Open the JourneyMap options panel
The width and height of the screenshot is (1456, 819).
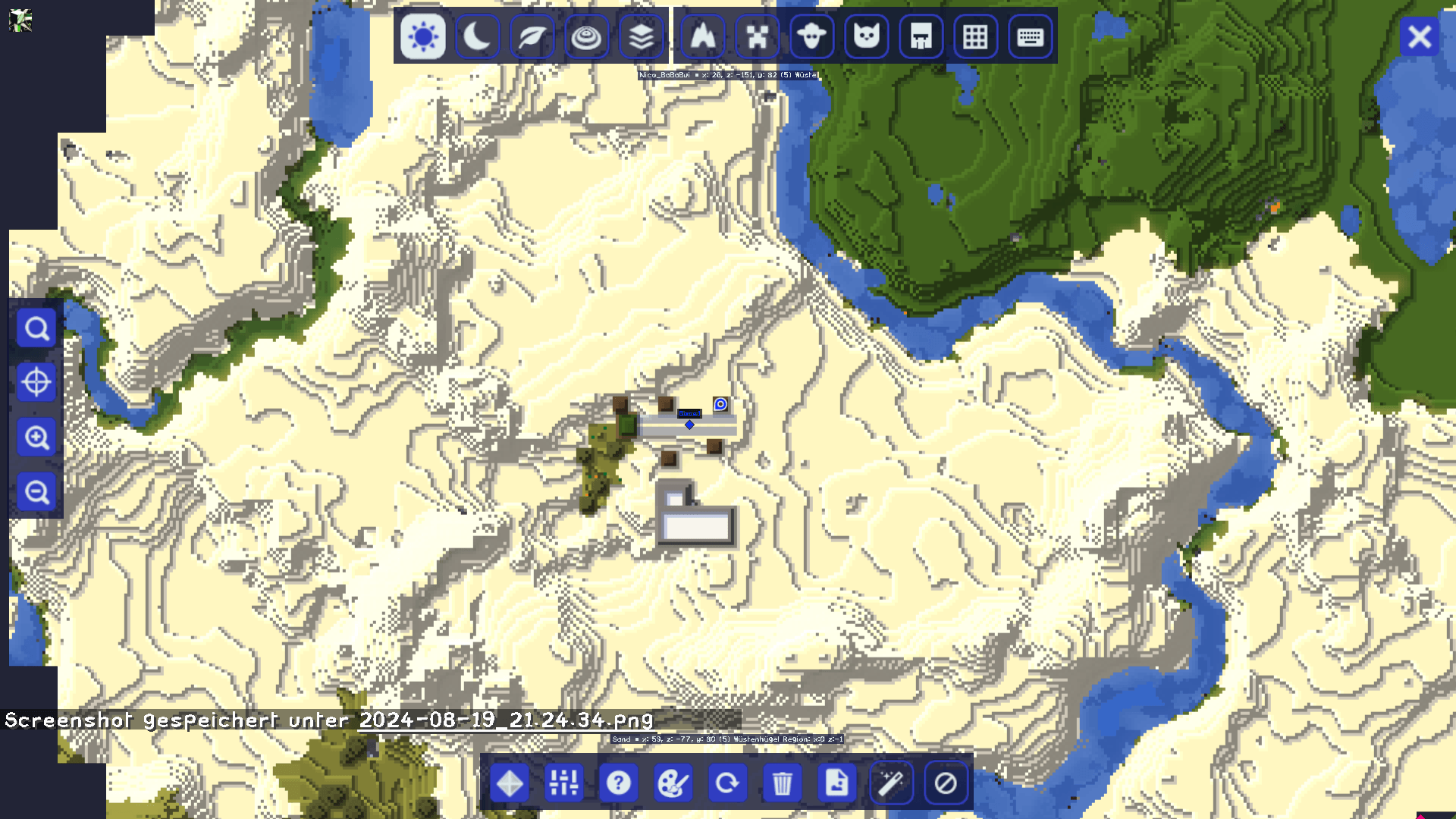tap(563, 783)
